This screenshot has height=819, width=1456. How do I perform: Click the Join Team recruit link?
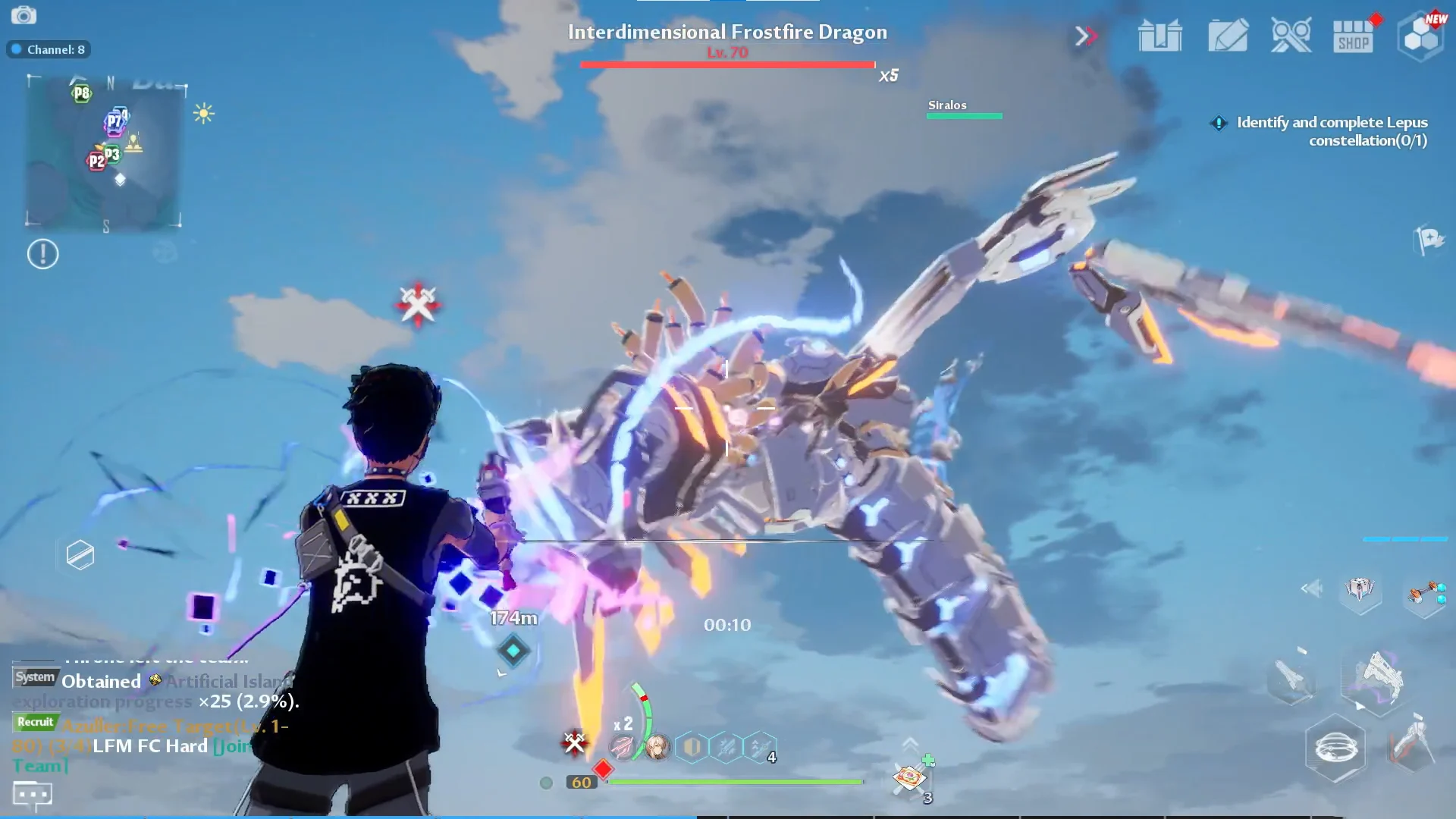click(231, 747)
